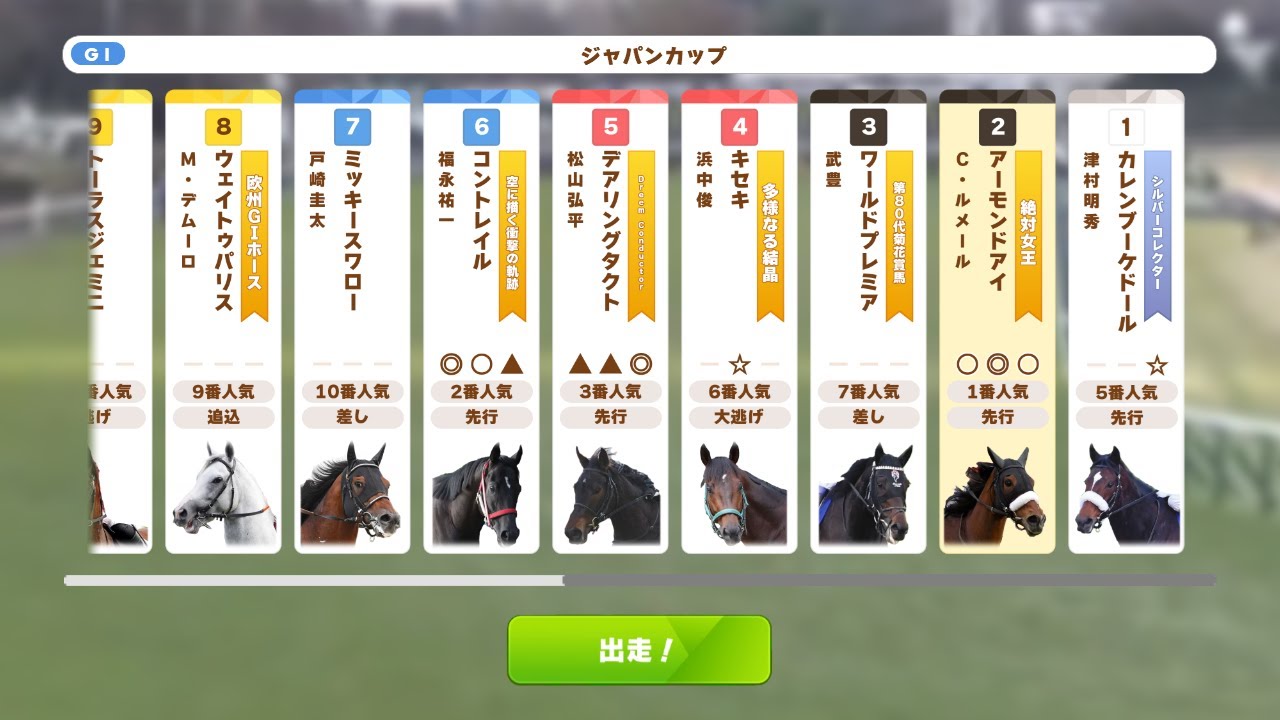The image size is (1280, 720).
Task: Click the 1番人気 label on Almond Eye
Action: (x=998, y=392)
